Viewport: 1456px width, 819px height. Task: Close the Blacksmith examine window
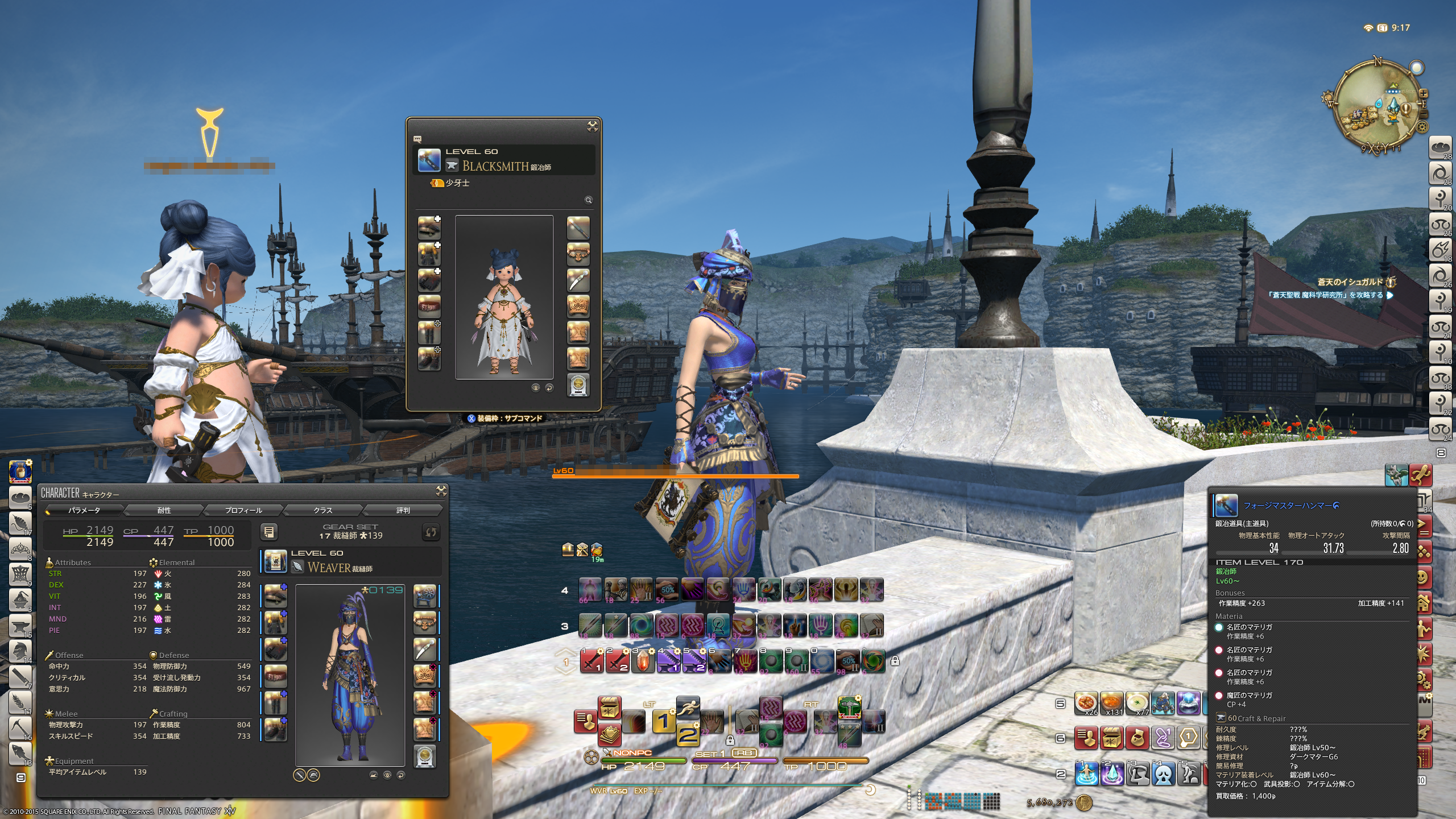[x=592, y=126]
